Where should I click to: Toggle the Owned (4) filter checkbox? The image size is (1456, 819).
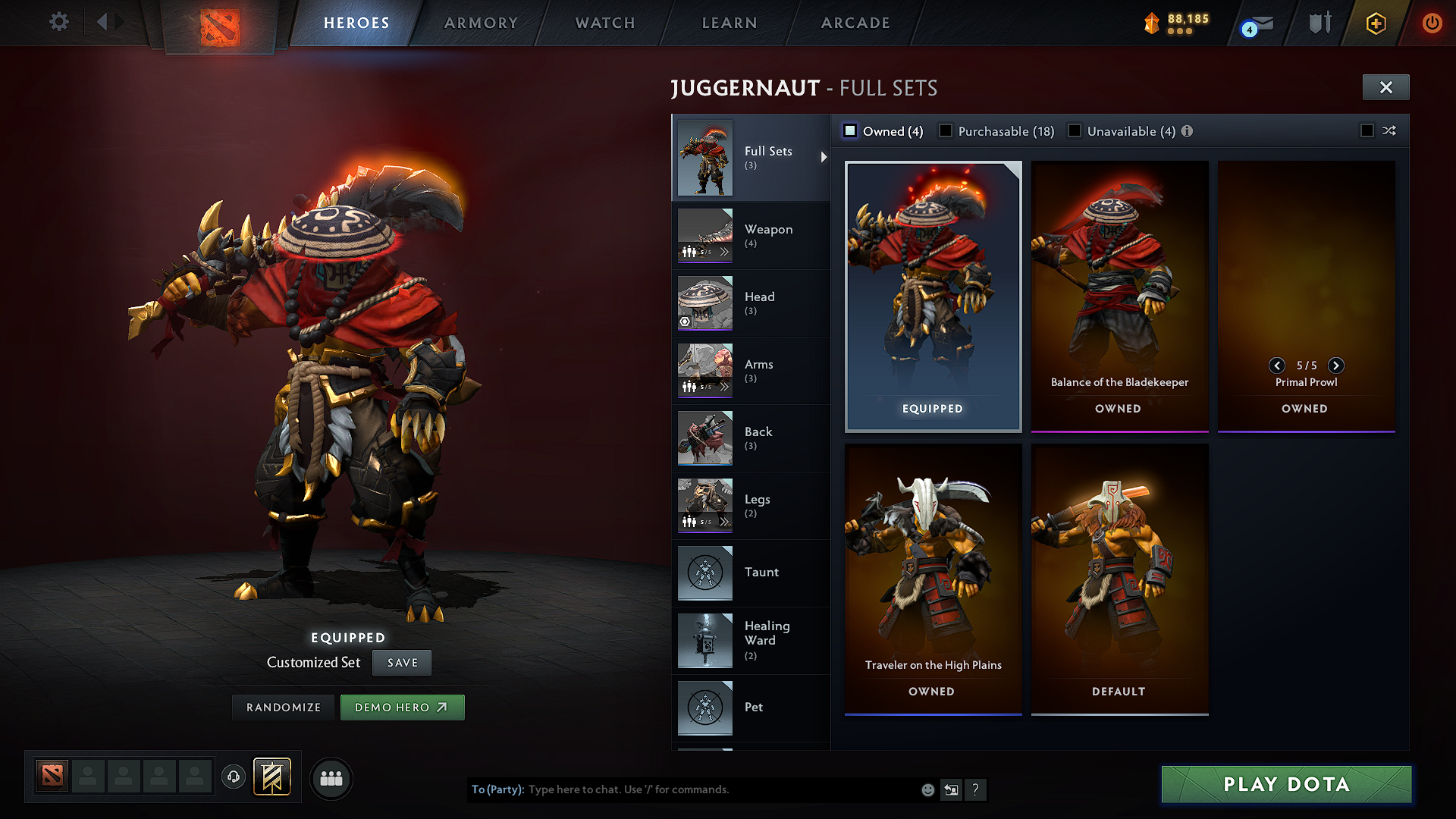click(x=850, y=130)
